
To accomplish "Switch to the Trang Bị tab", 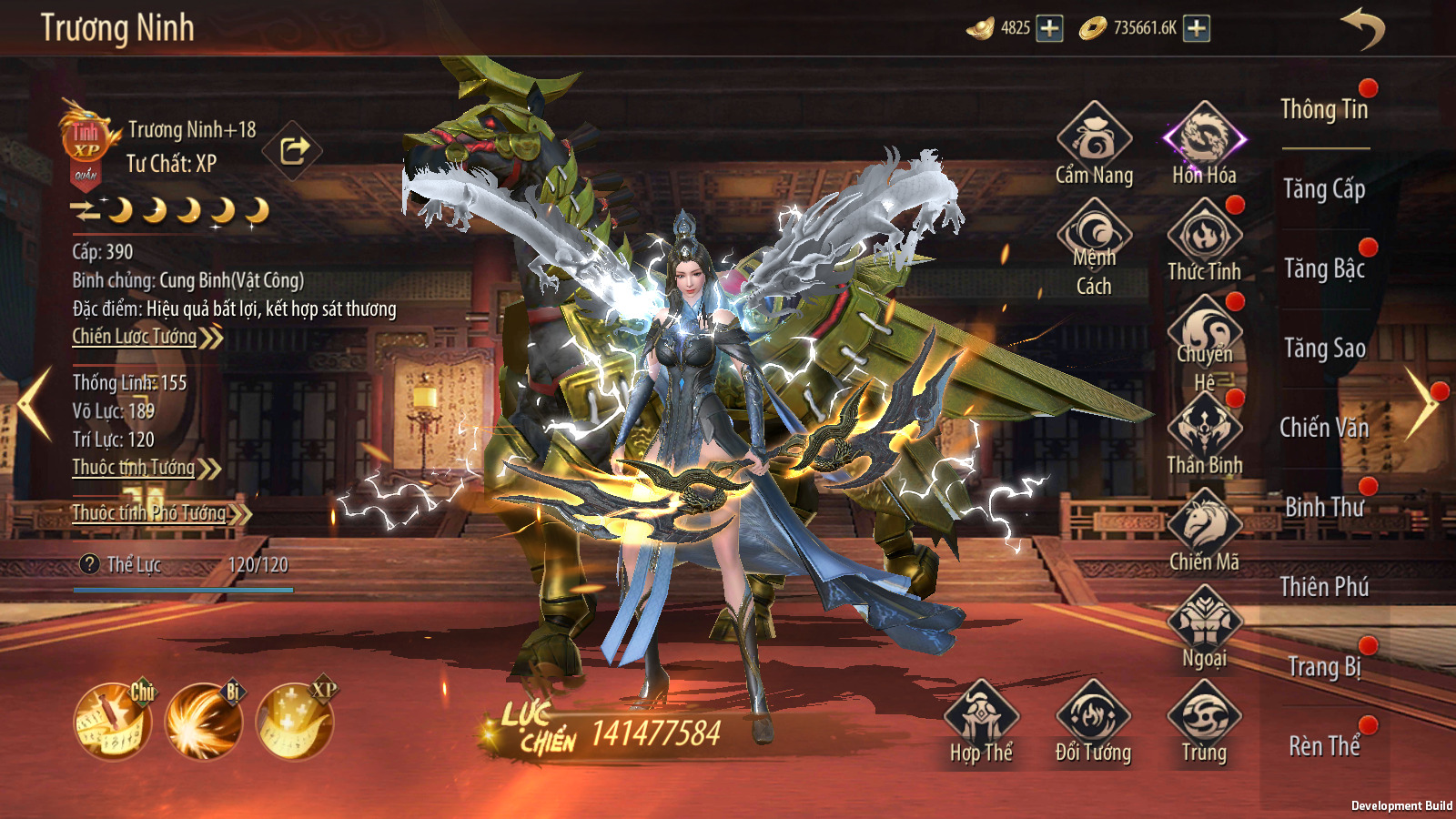I will (x=1324, y=667).
